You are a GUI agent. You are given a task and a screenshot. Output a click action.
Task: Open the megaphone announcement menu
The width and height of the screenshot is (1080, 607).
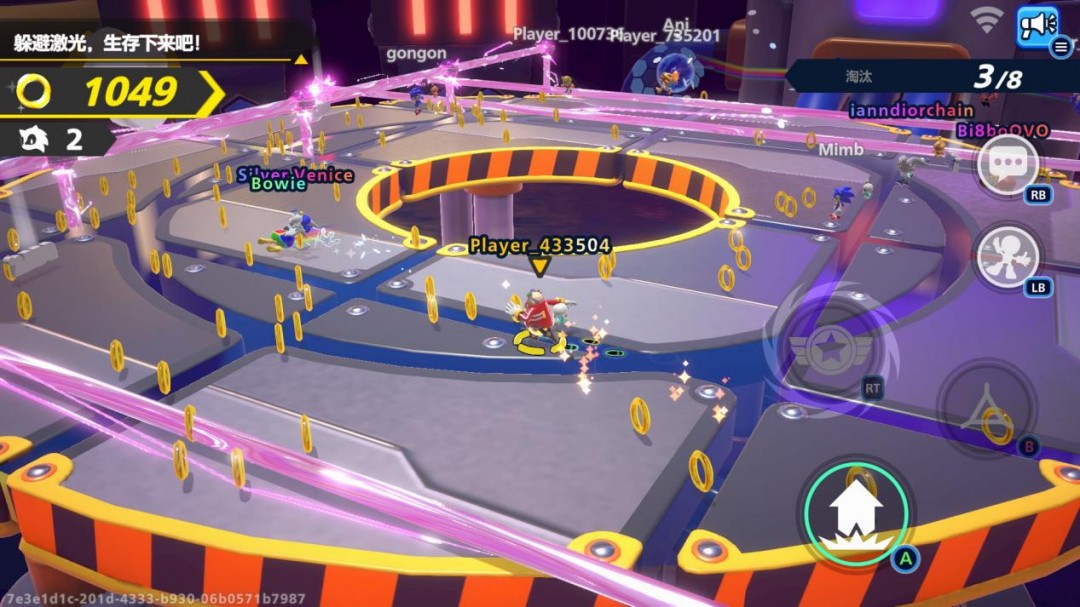[1039, 26]
